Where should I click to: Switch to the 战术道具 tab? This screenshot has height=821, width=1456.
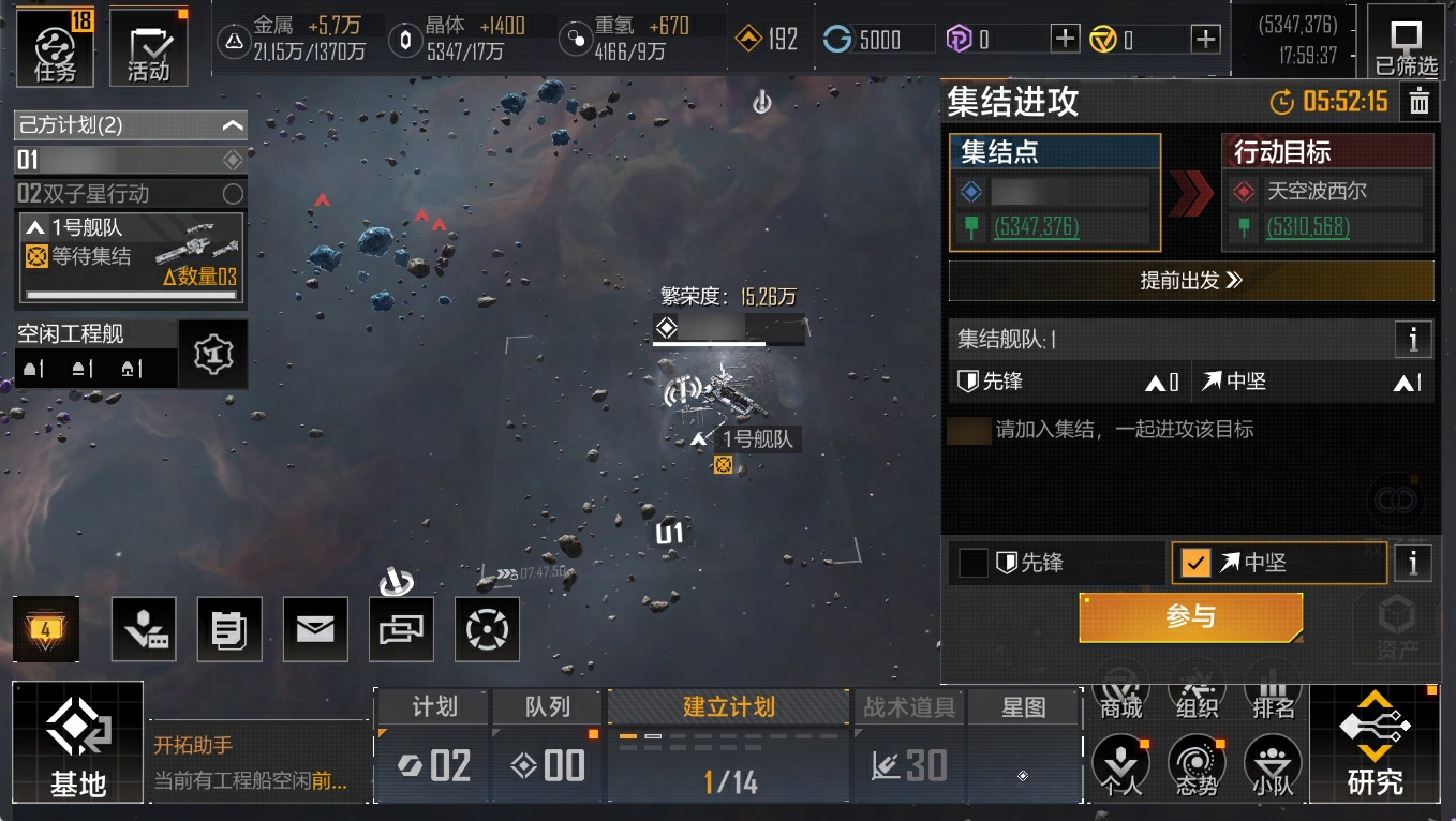pos(908,707)
